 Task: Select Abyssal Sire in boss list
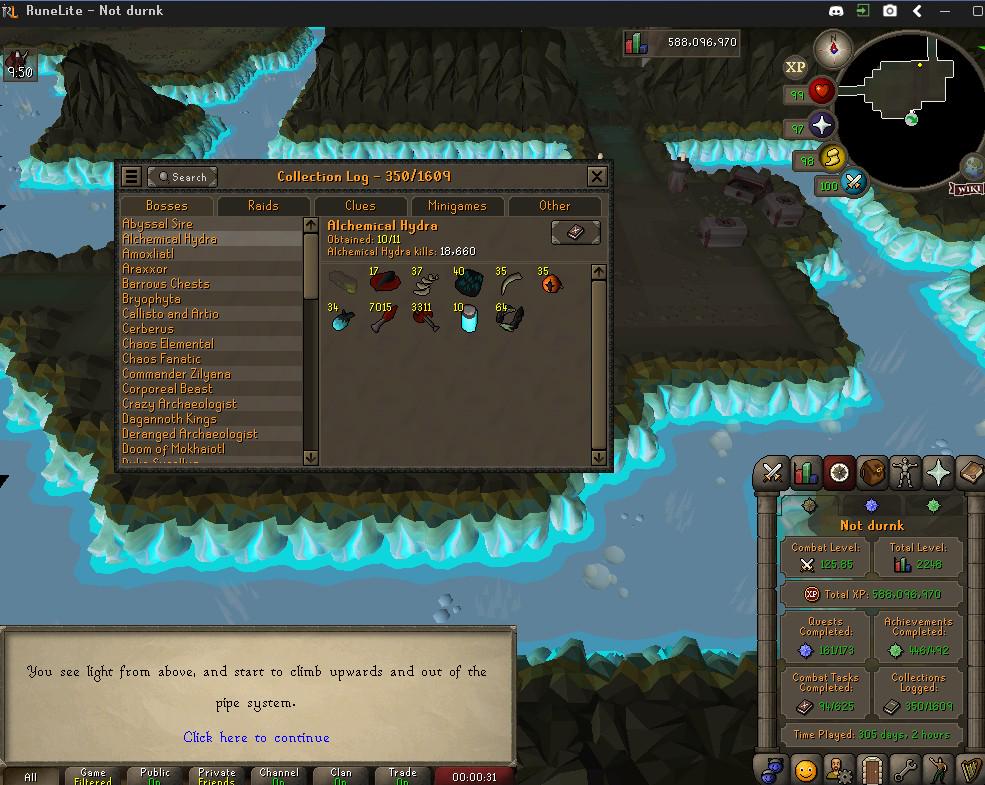[x=158, y=224]
